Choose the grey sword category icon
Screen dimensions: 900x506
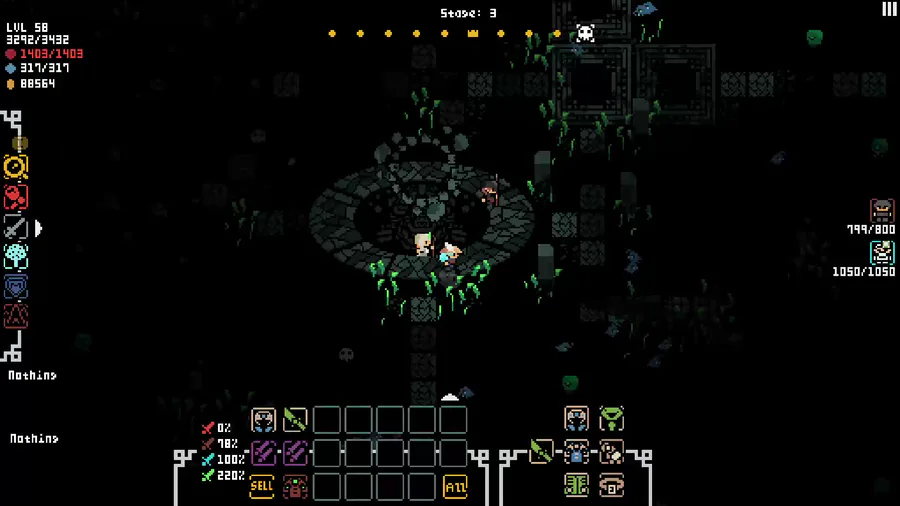pyautogui.click(x=16, y=228)
